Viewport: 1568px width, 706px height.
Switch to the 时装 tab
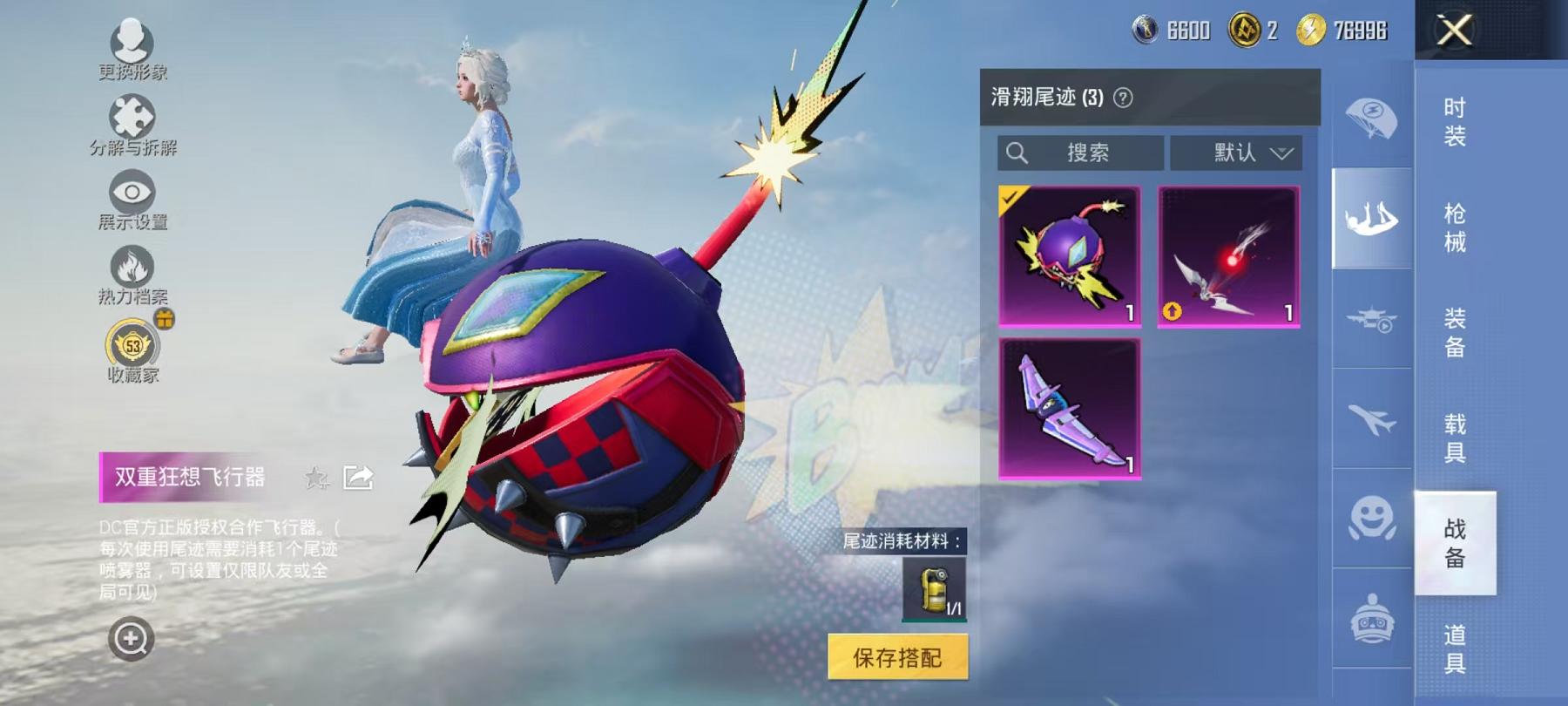click(x=1455, y=122)
